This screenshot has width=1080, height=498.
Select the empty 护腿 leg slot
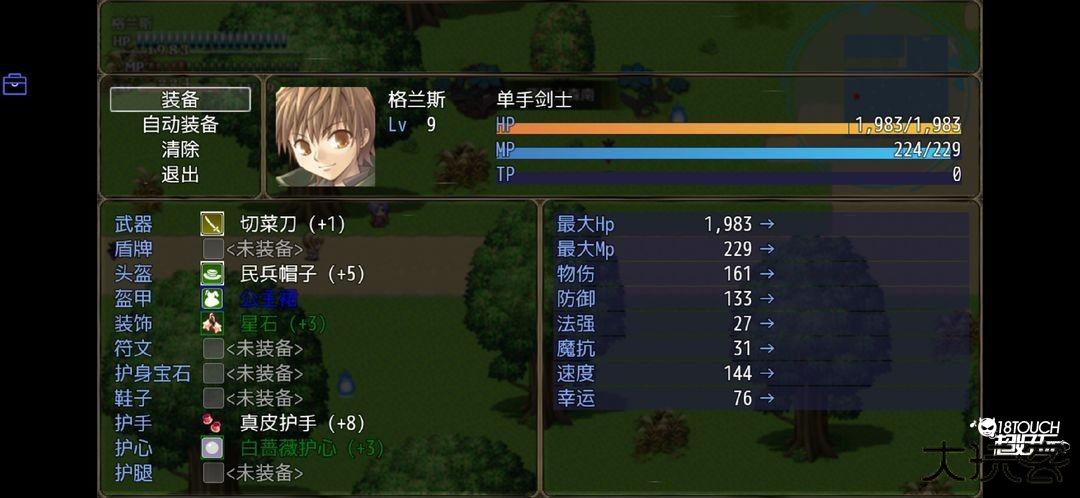(264, 473)
